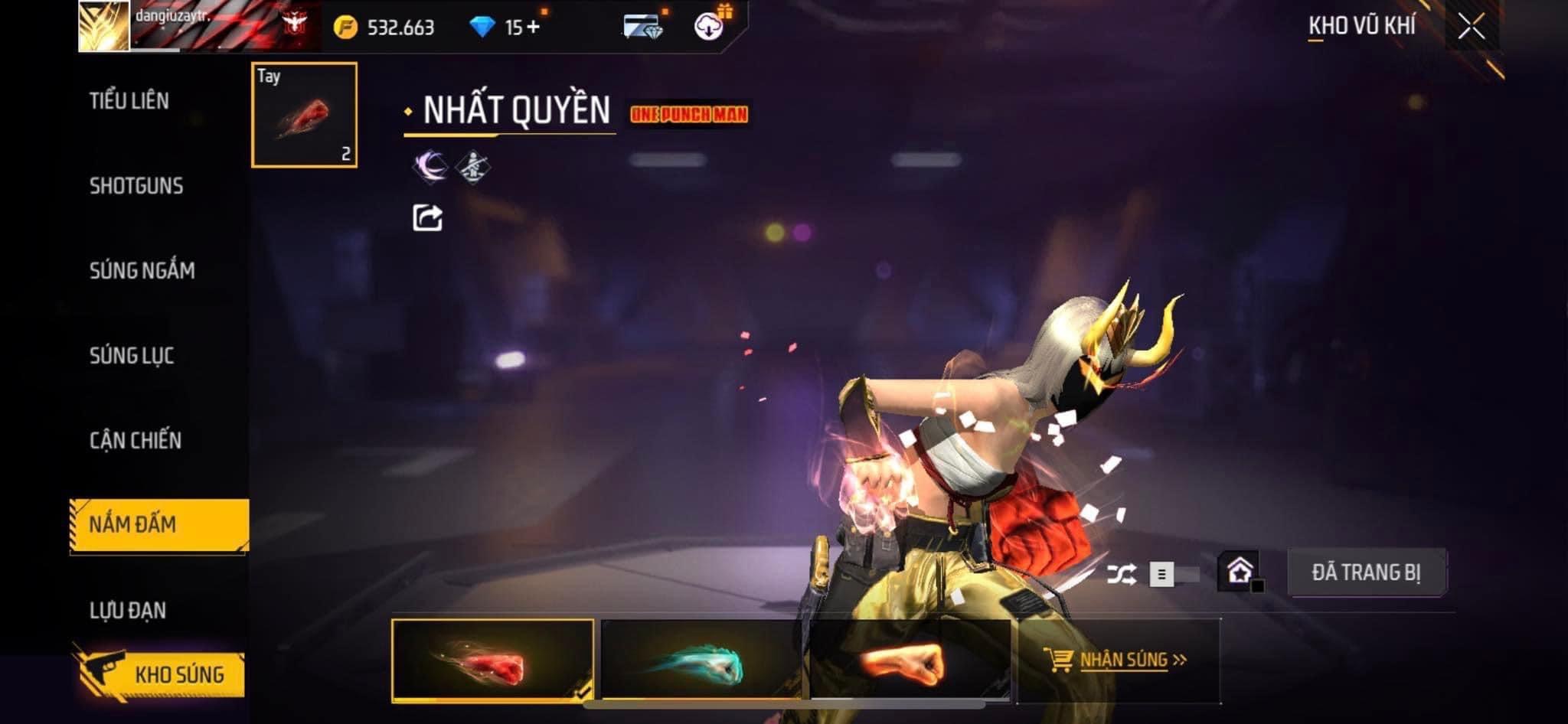Open the player profile avatar
Viewport: 1568px width, 724px height.
coord(103,26)
